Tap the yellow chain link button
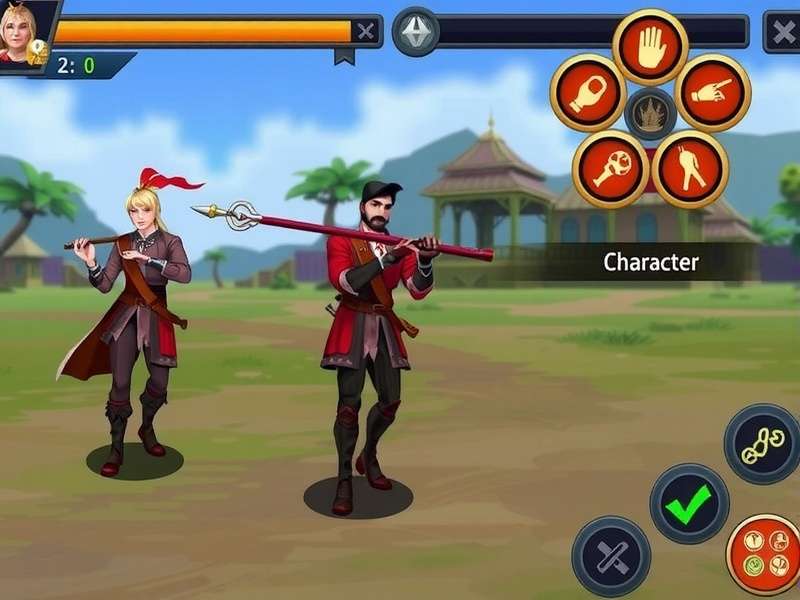This screenshot has height=600, width=800. point(763,444)
